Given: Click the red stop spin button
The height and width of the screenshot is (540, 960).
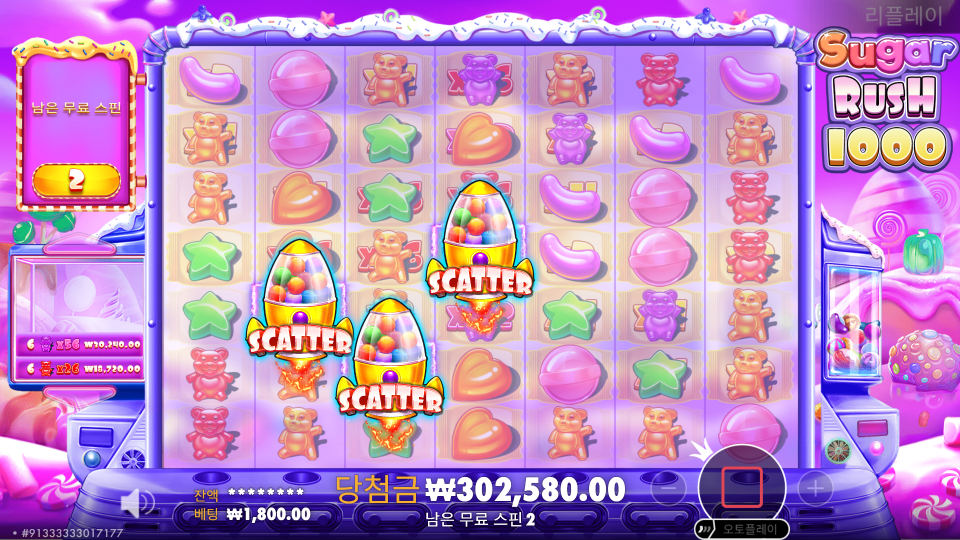Looking at the screenshot, I should [x=742, y=487].
